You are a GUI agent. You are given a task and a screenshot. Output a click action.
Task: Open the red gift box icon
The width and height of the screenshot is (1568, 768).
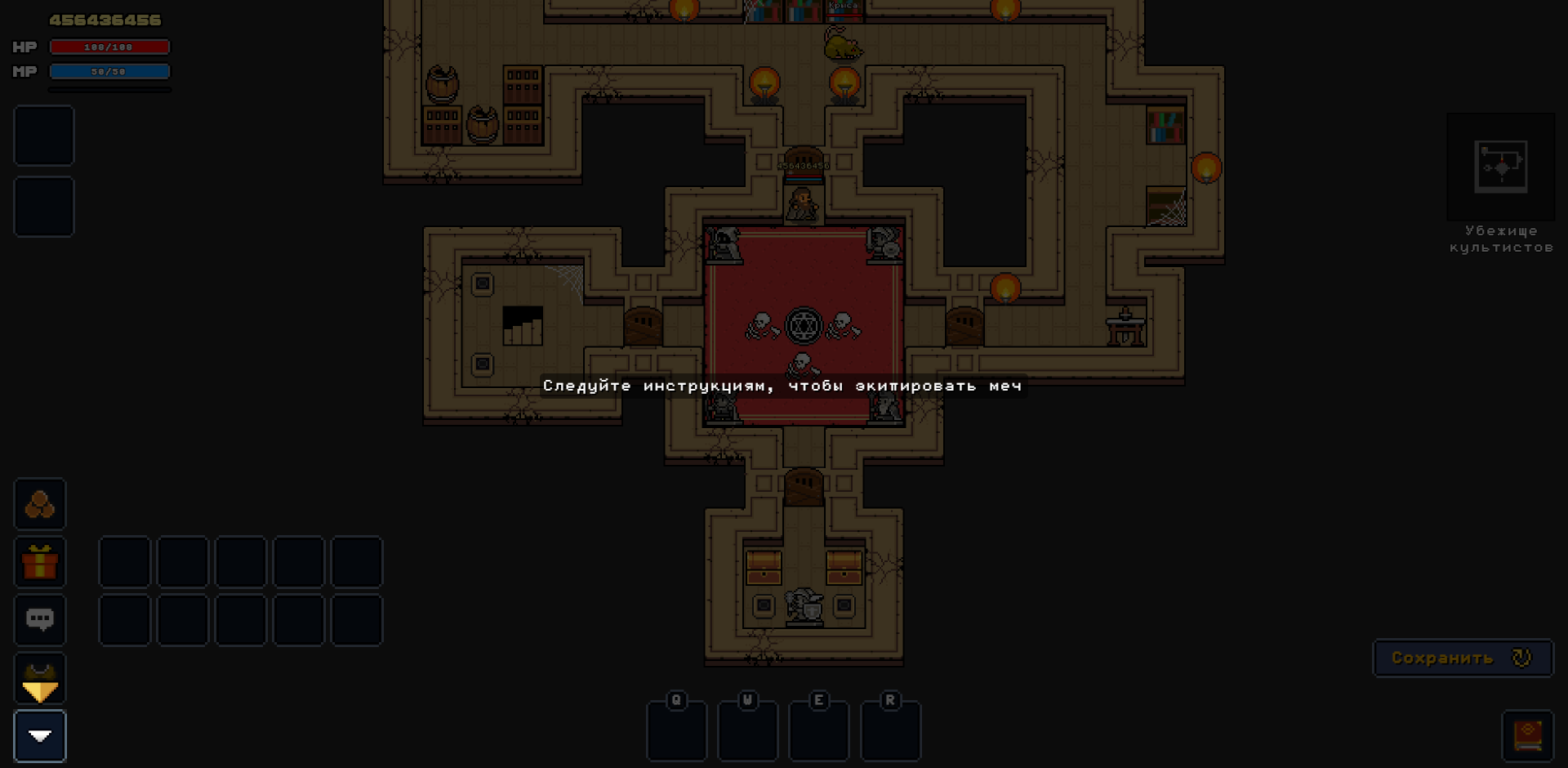point(40,562)
